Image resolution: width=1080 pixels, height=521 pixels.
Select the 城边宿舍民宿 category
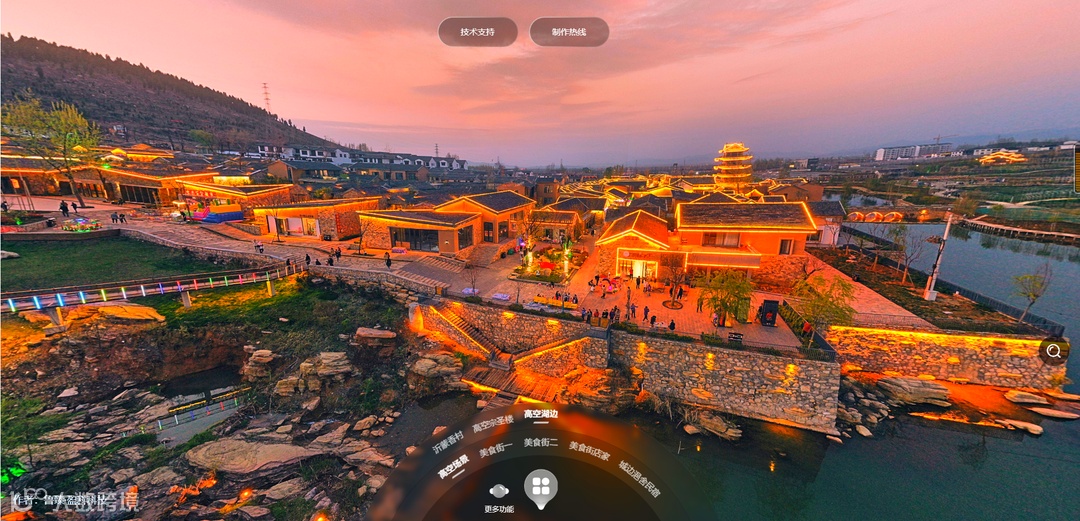tap(639, 478)
